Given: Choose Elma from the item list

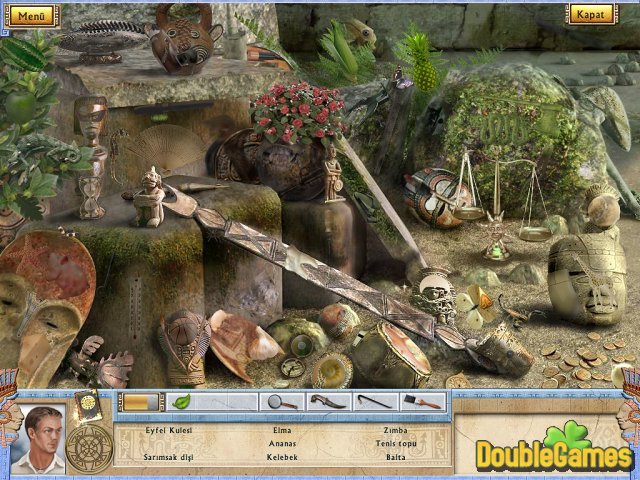Looking at the screenshot, I should point(282,429).
